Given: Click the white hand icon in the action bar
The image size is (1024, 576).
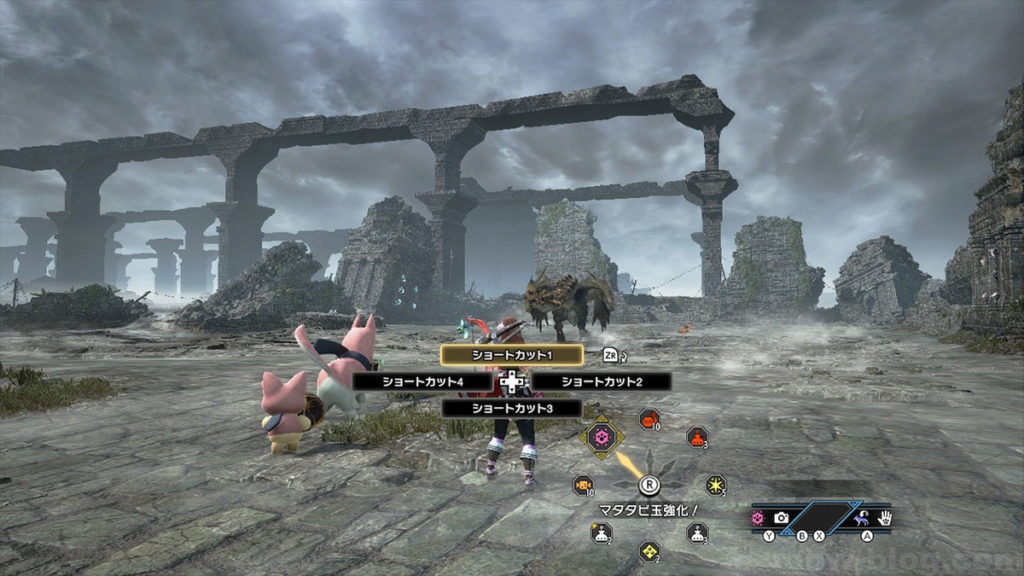Looking at the screenshot, I should 884,519.
